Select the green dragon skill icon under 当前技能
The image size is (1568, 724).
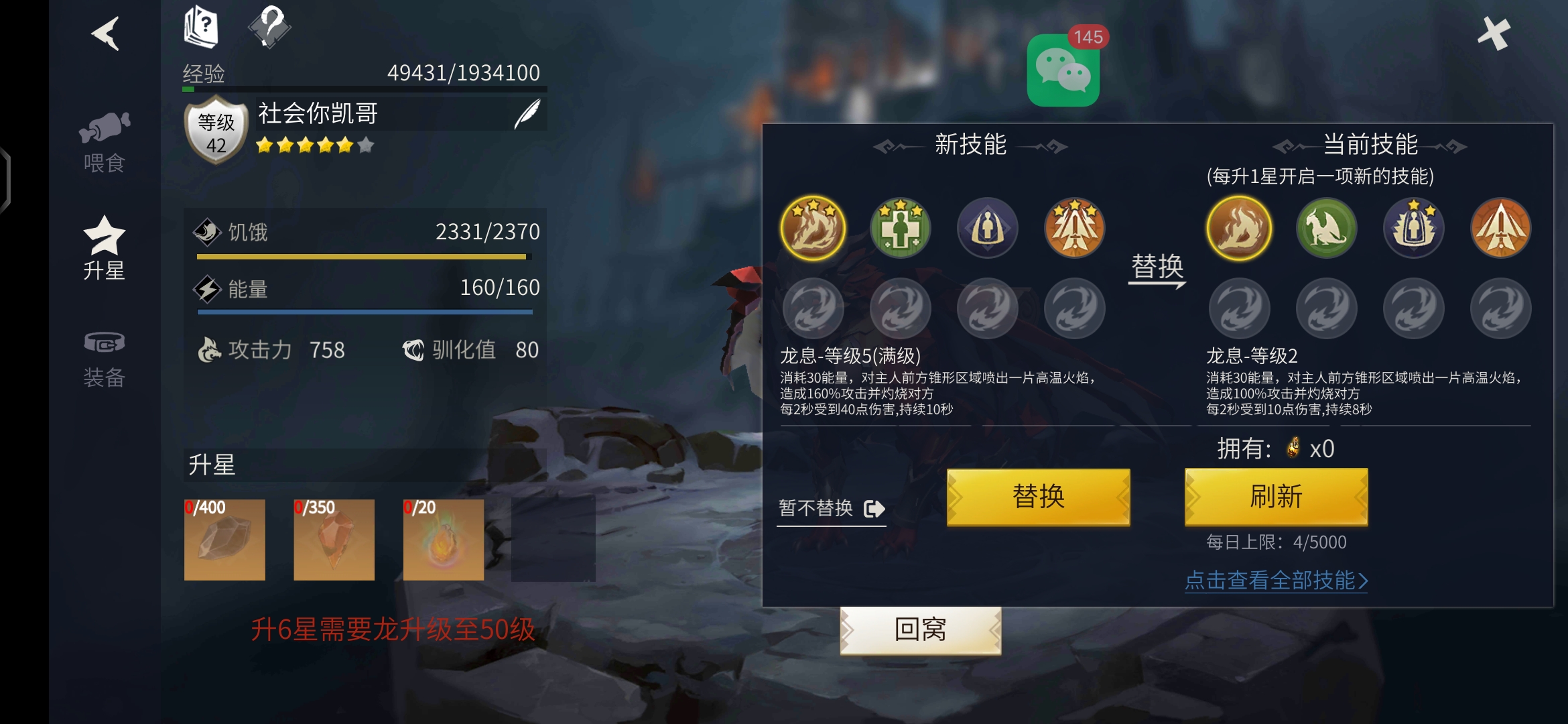(1326, 229)
